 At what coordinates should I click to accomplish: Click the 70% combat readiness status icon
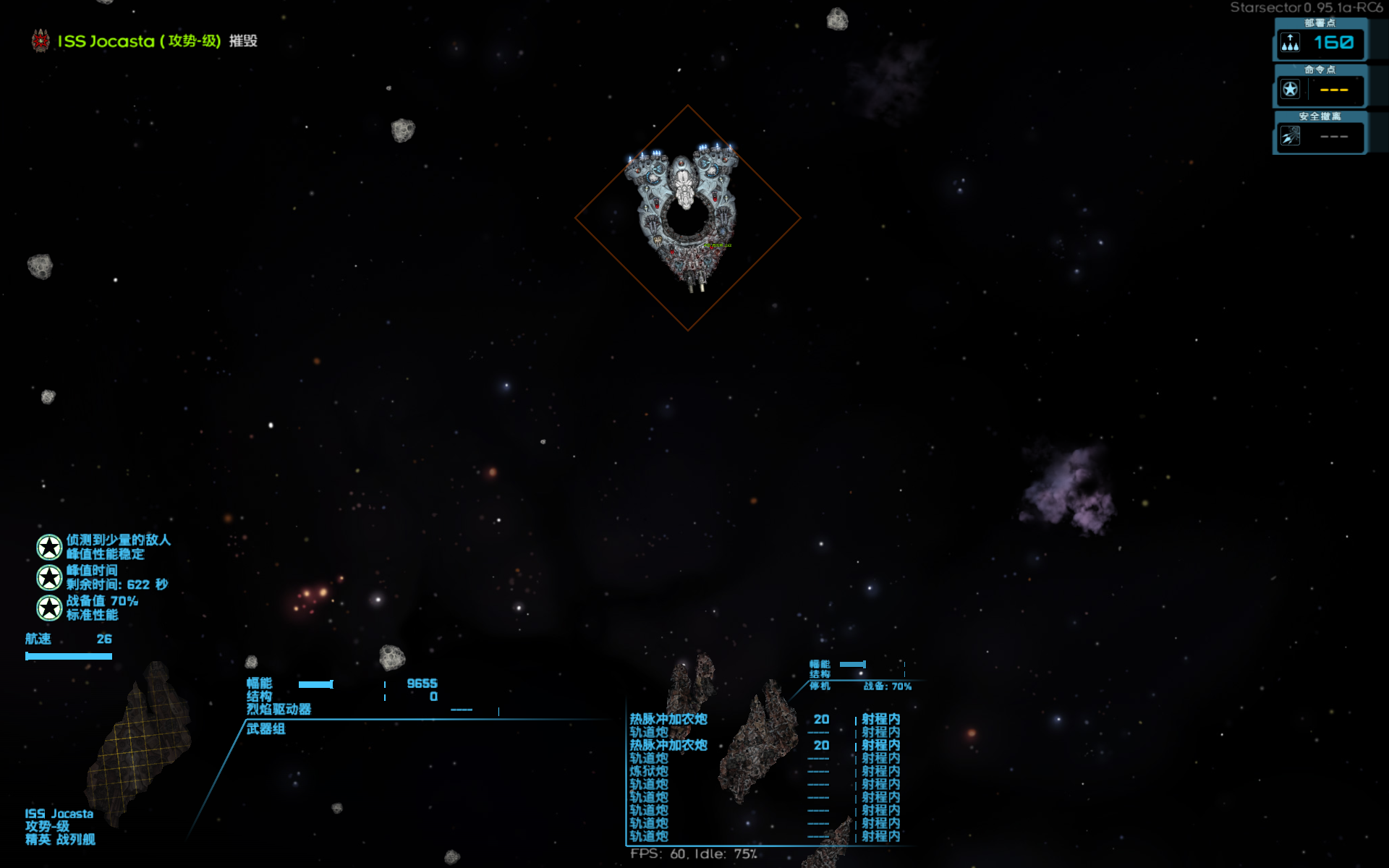coord(49,608)
